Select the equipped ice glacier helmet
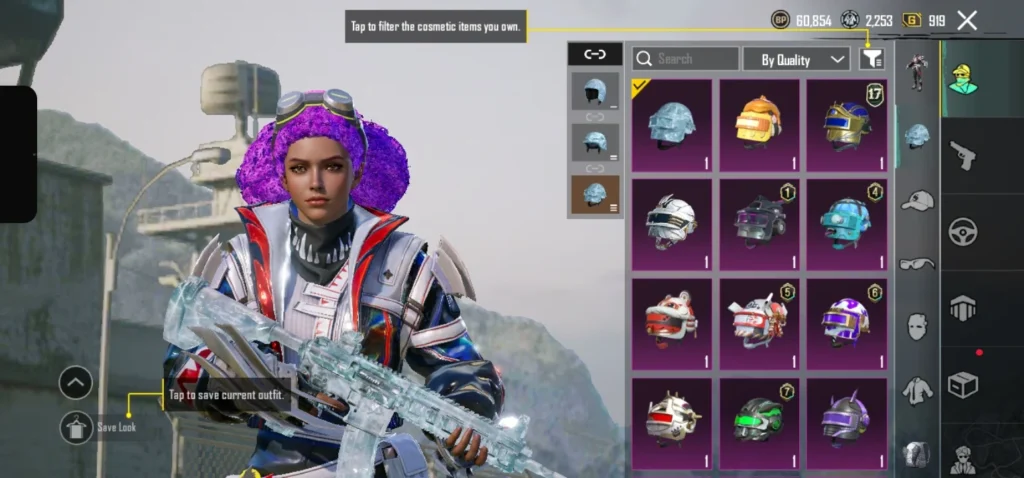 (x=672, y=125)
